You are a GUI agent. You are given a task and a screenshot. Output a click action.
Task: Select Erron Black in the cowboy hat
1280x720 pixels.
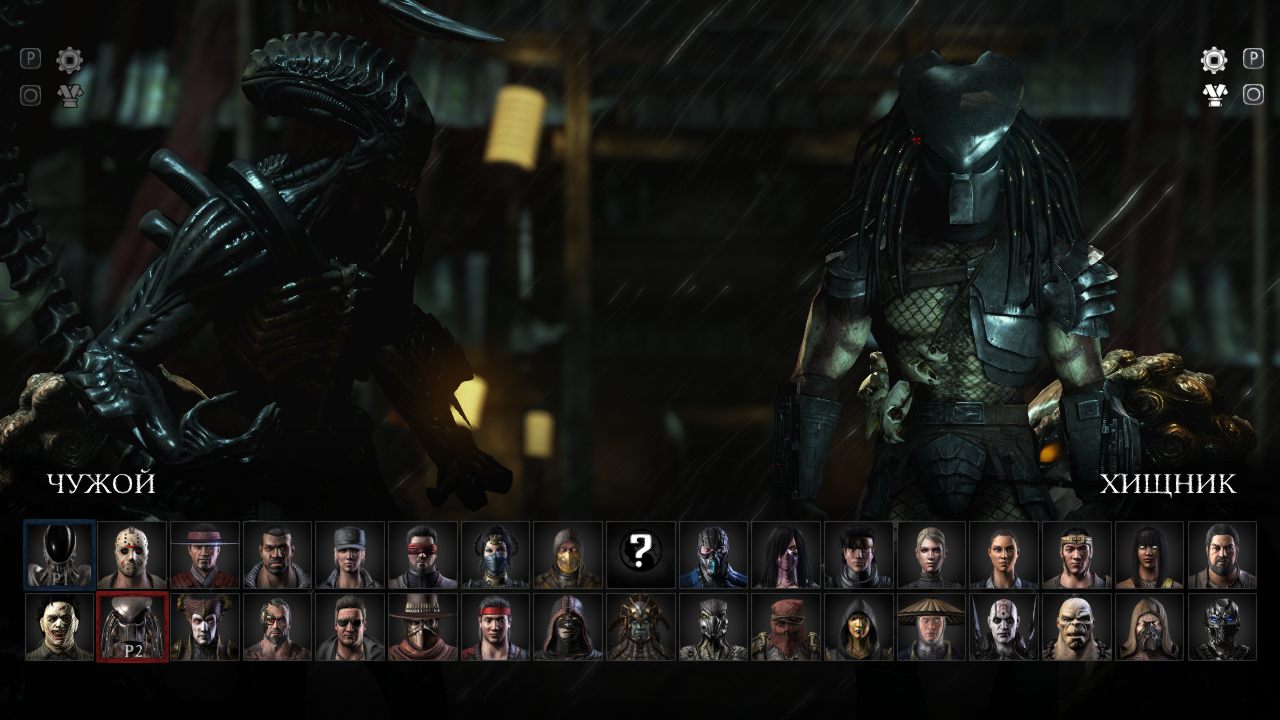[x=423, y=627]
